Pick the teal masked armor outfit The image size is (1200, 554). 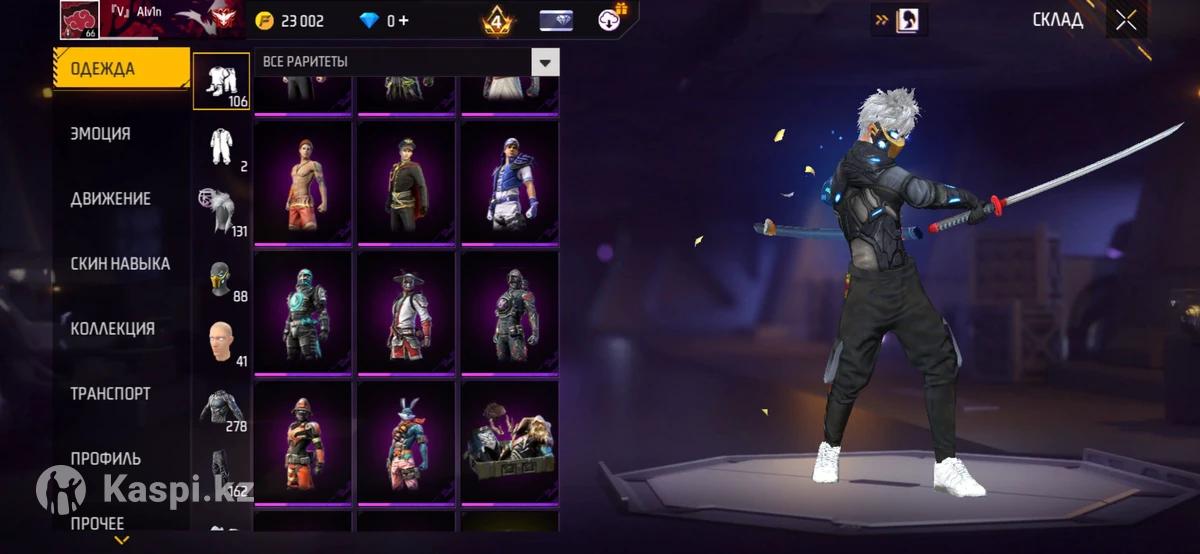tap(303, 312)
